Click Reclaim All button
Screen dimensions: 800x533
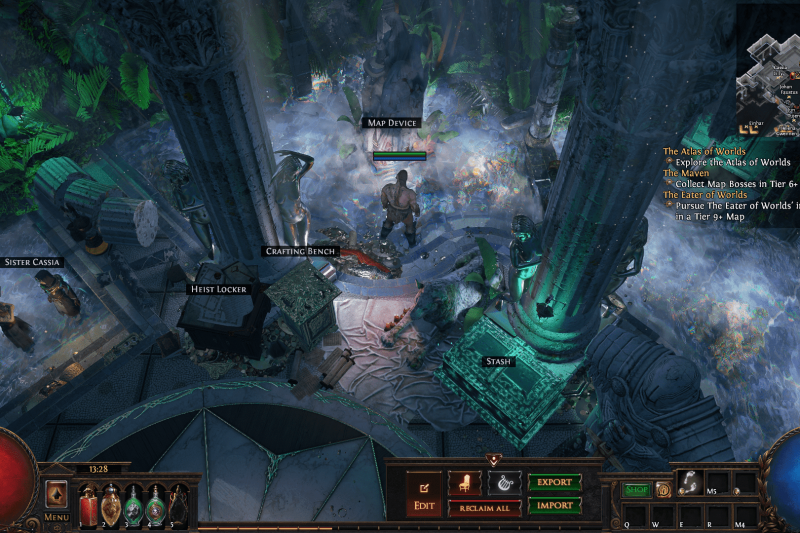pos(484,508)
